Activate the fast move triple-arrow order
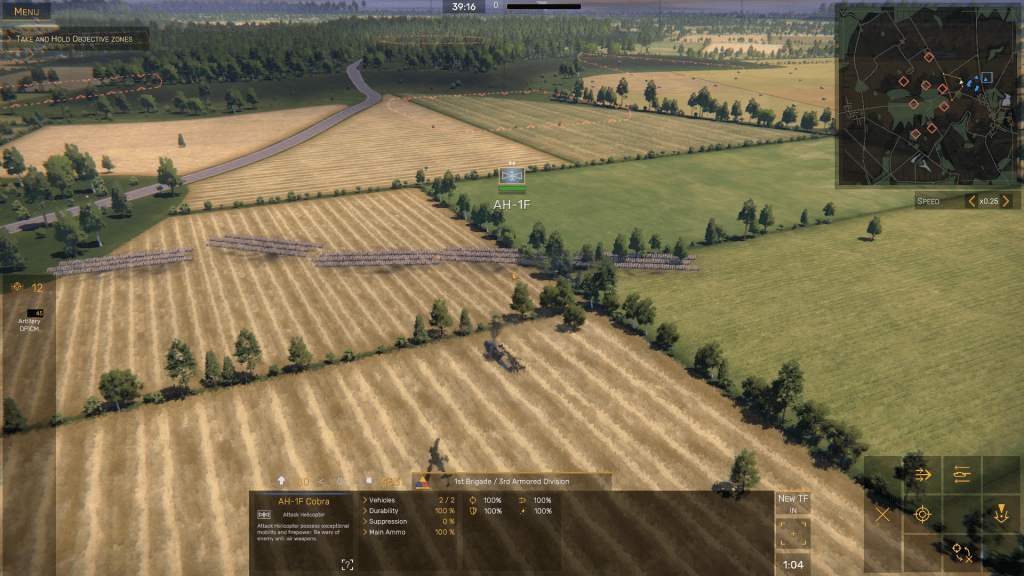Viewport: 1024px width, 576px height. coord(922,474)
